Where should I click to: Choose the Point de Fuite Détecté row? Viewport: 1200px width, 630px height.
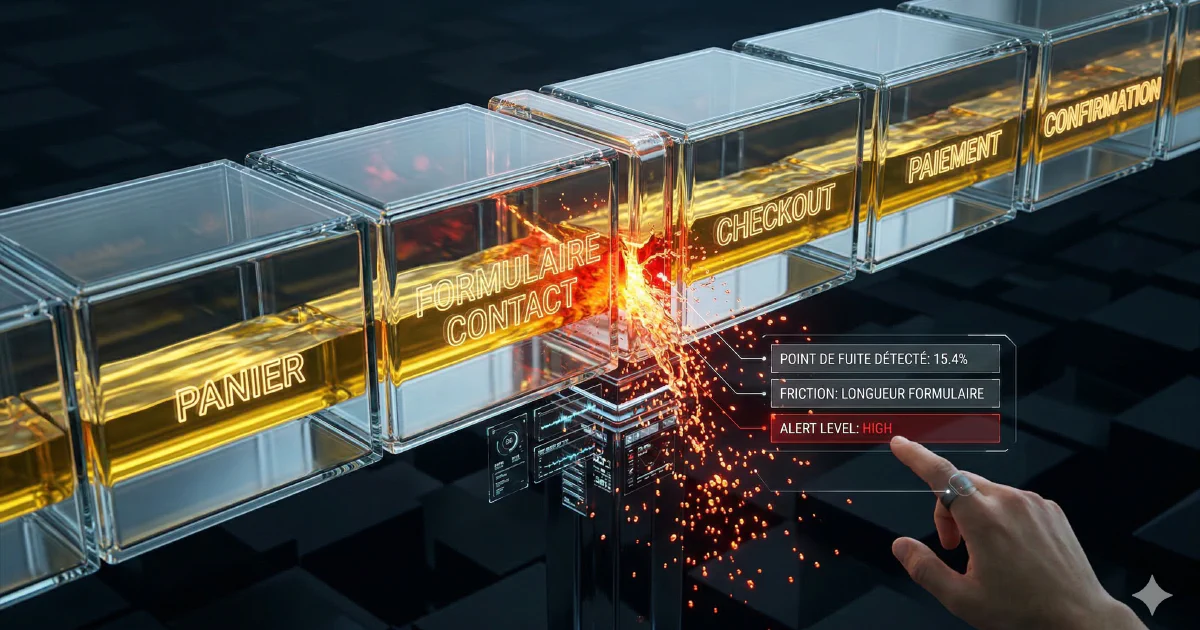click(884, 357)
